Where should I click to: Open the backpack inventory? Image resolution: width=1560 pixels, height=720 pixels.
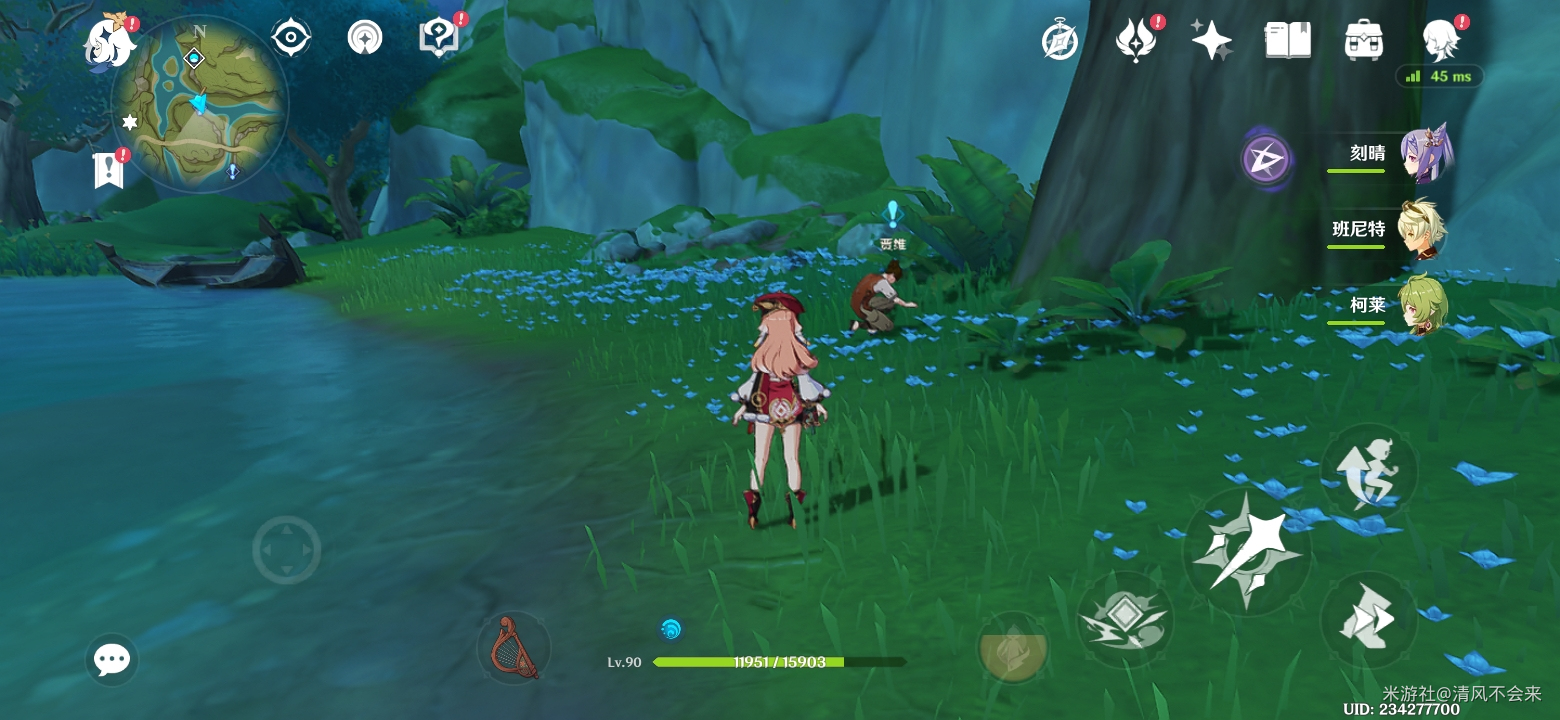click(x=1363, y=41)
